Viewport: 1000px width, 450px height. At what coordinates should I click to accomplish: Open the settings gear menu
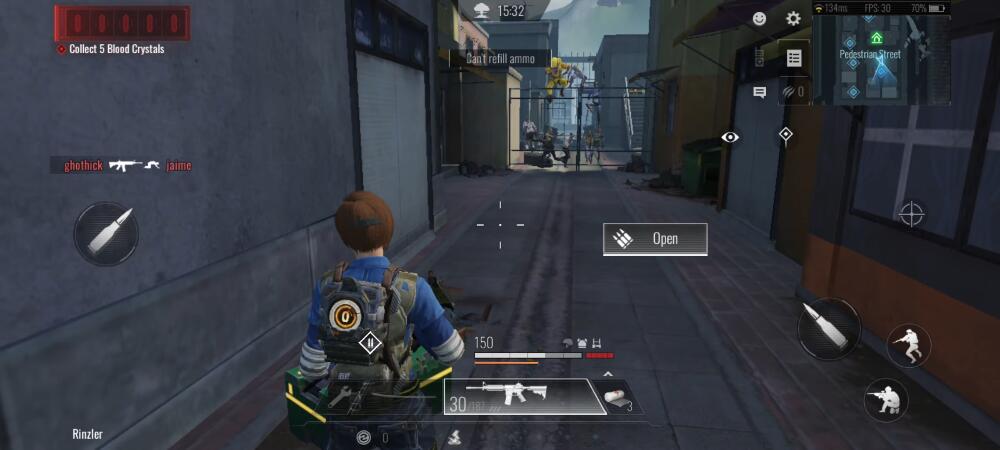[793, 19]
